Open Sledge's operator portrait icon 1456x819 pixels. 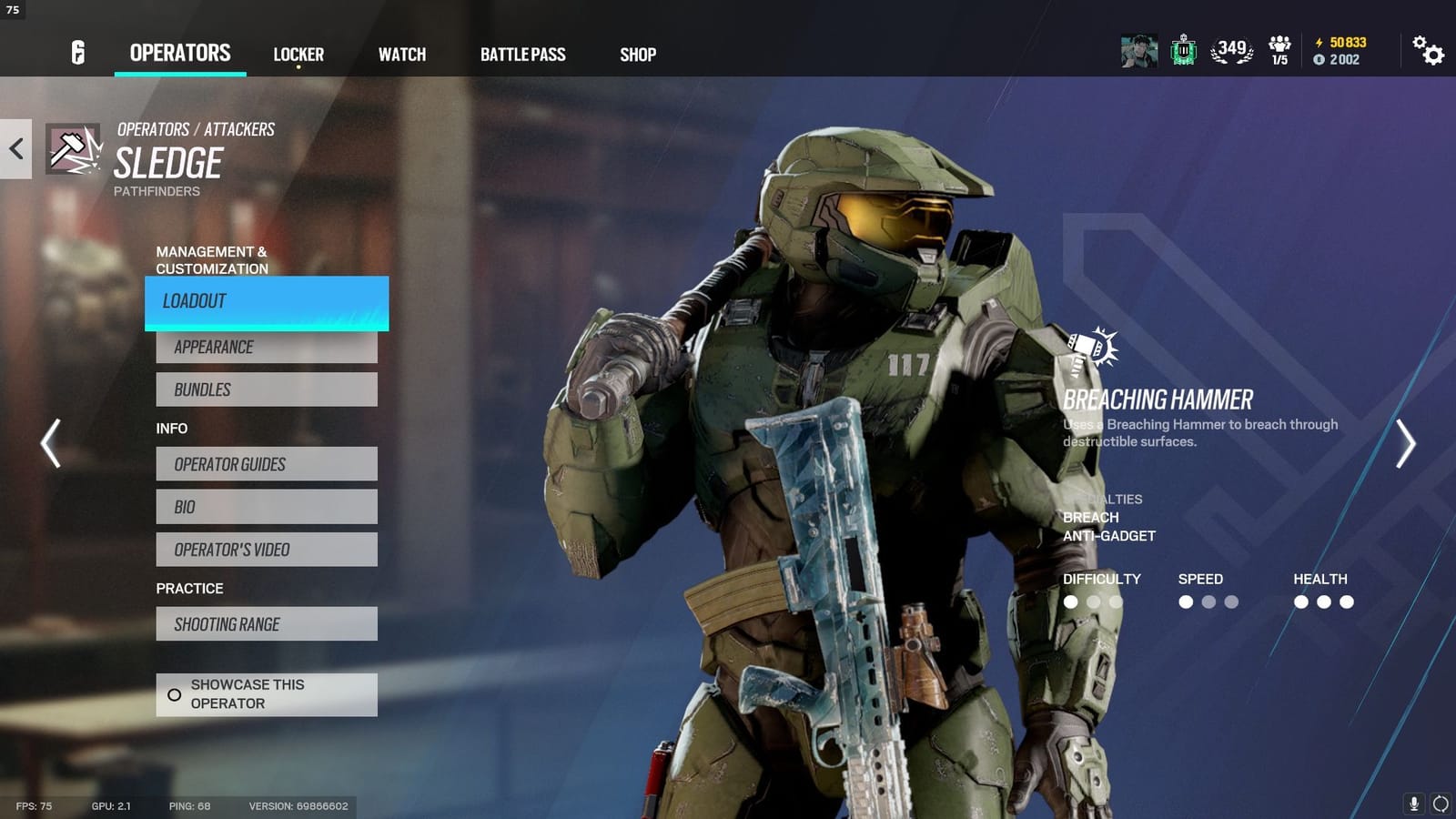pos(74,150)
